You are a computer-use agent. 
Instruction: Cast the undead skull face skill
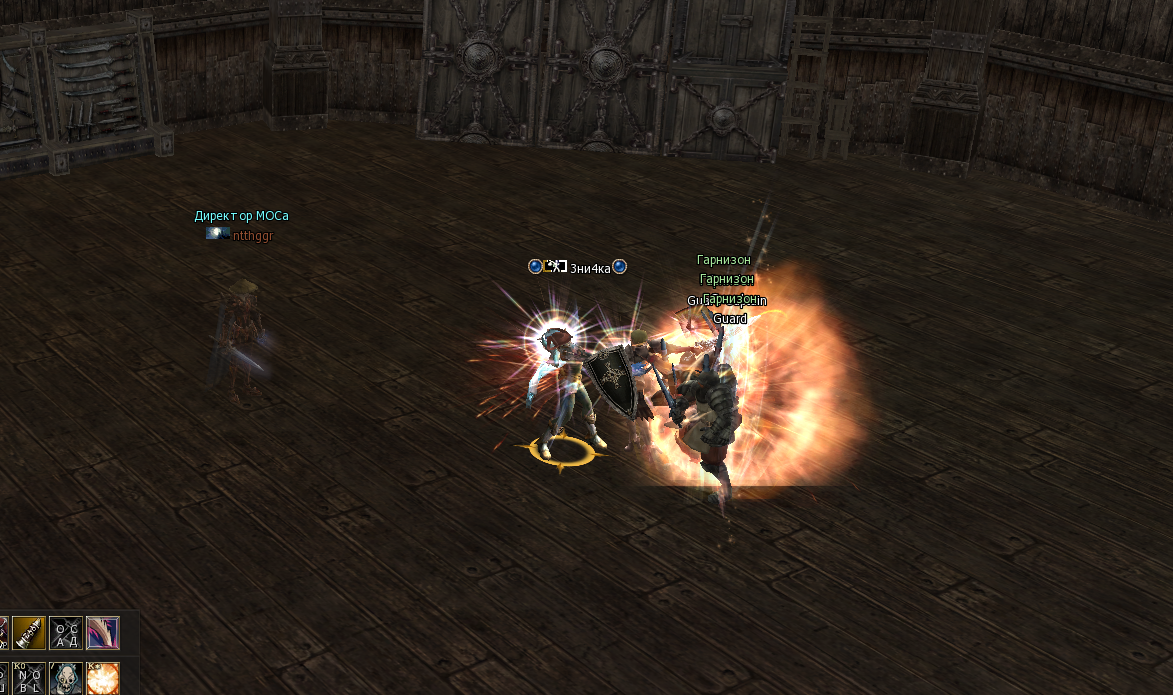tap(65, 677)
